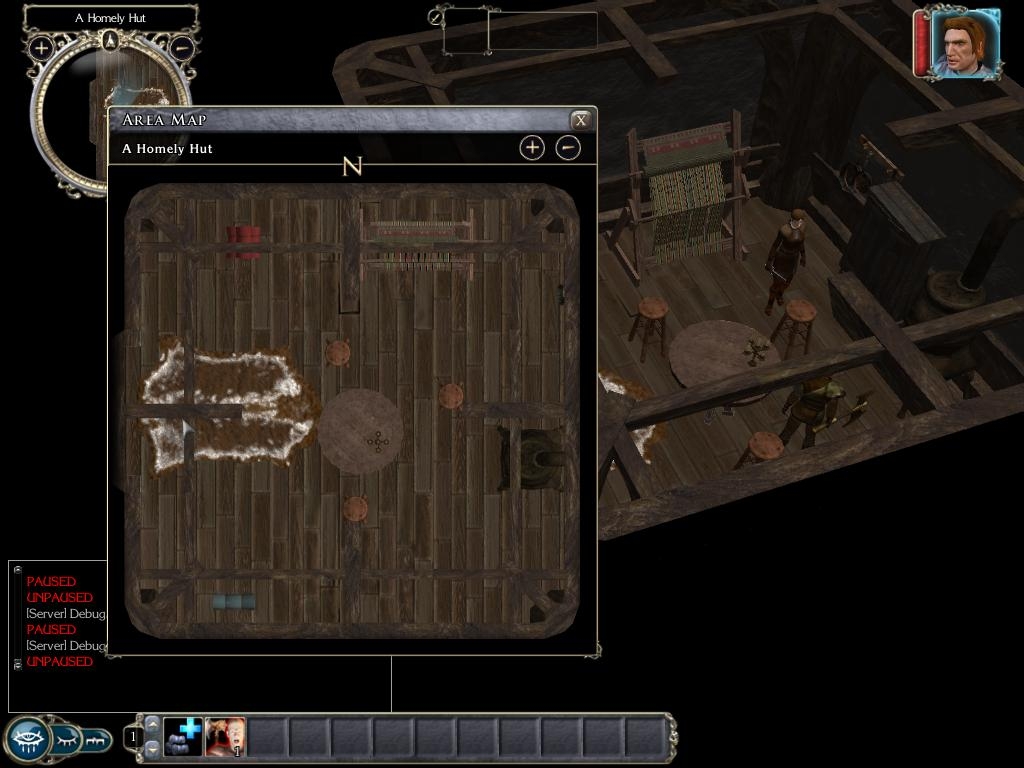Activate the screaming face ability slot
The width and height of the screenshot is (1024, 768).
[x=225, y=737]
